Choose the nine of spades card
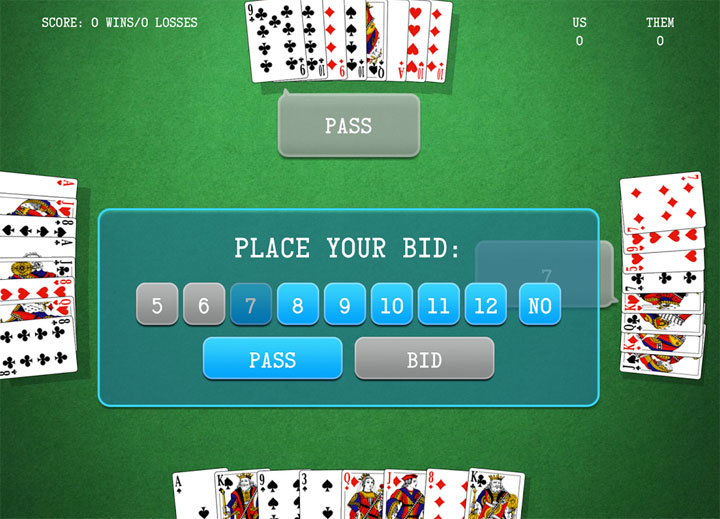Screen dimensions: 720x519 click(x=277, y=497)
